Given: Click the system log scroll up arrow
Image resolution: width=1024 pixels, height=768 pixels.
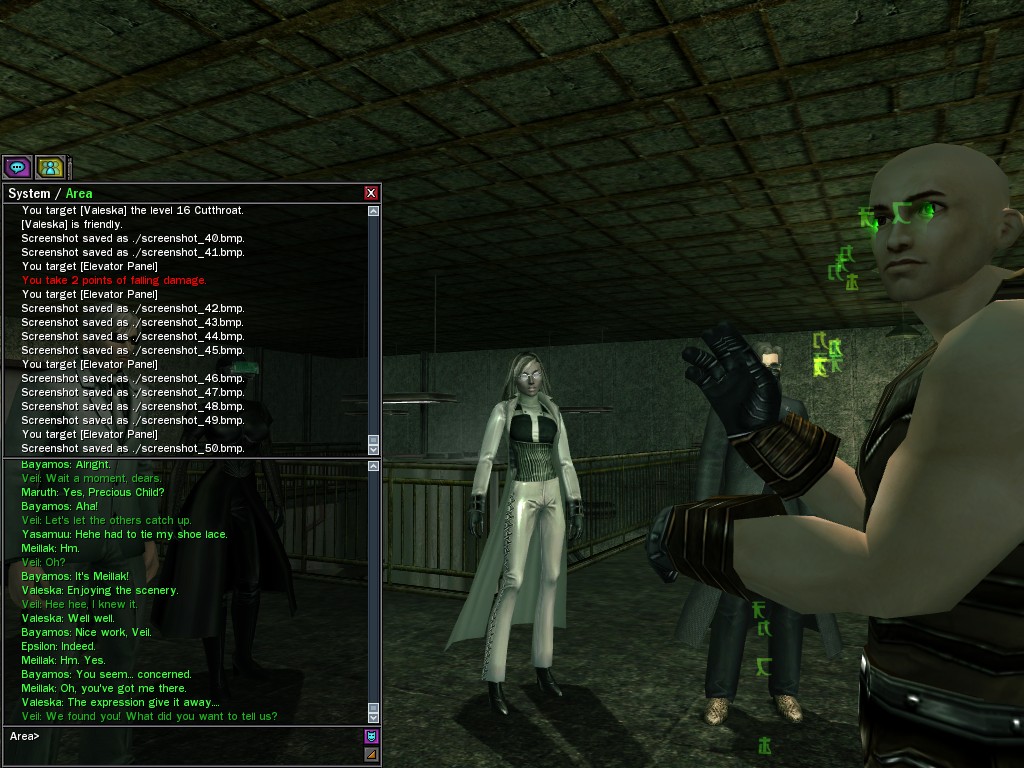Looking at the screenshot, I should pyautogui.click(x=374, y=211).
